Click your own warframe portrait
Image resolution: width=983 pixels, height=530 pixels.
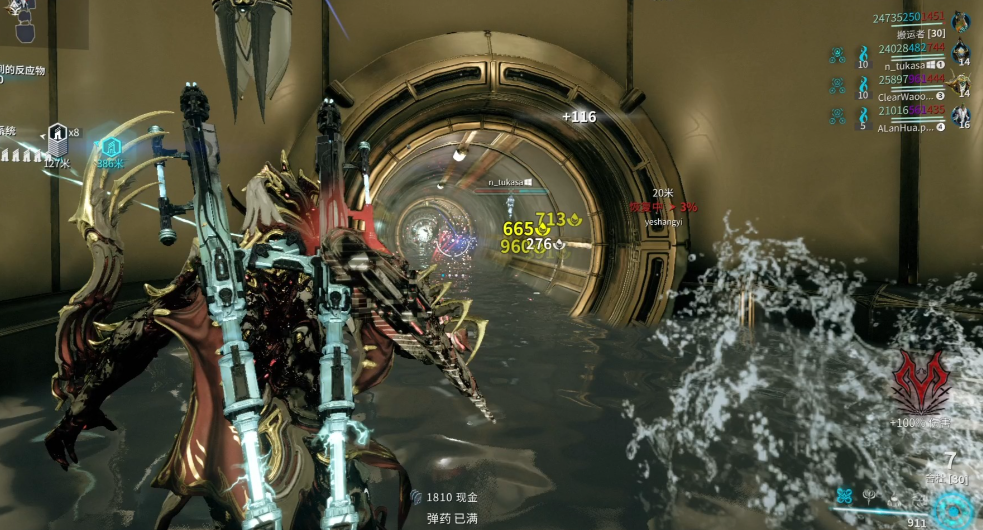pos(961,21)
